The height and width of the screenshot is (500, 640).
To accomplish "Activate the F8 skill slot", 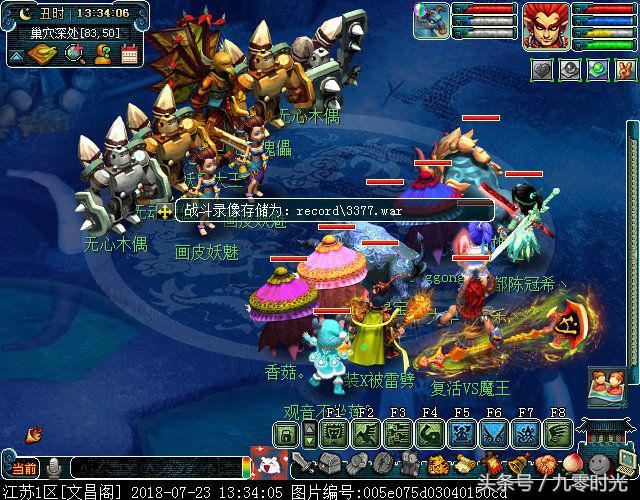I will (557, 434).
